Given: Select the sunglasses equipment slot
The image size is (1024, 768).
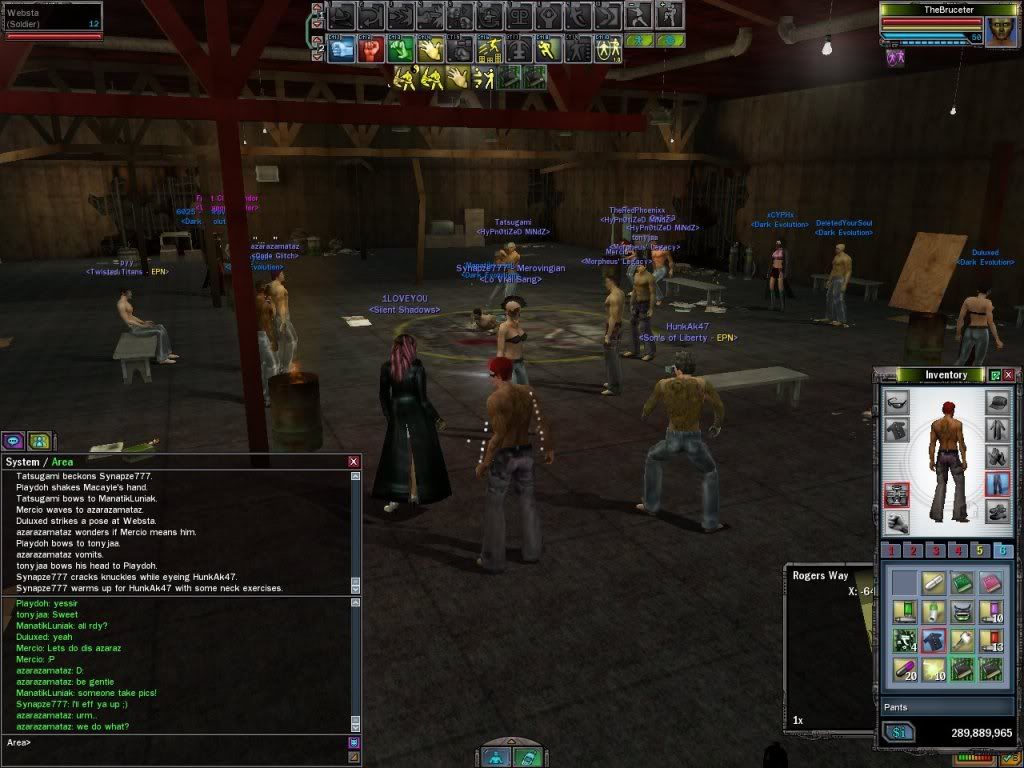Looking at the screenshot, I should point(896,403).
